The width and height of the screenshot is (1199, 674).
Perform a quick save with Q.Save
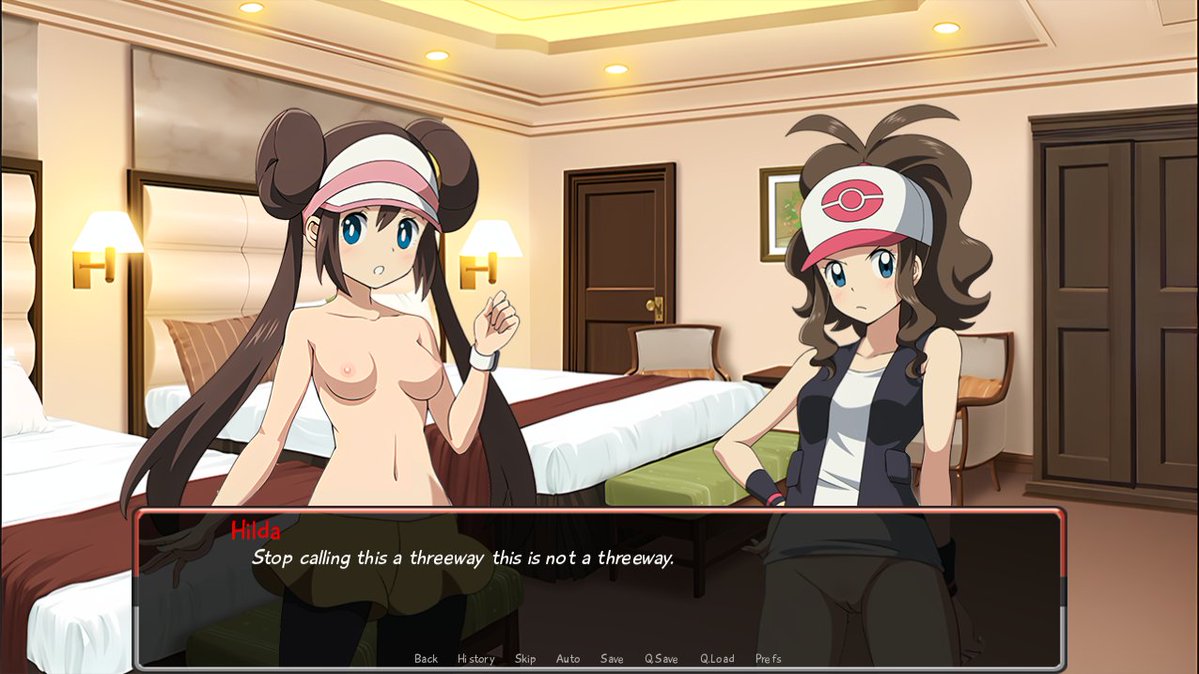[661, 659]
